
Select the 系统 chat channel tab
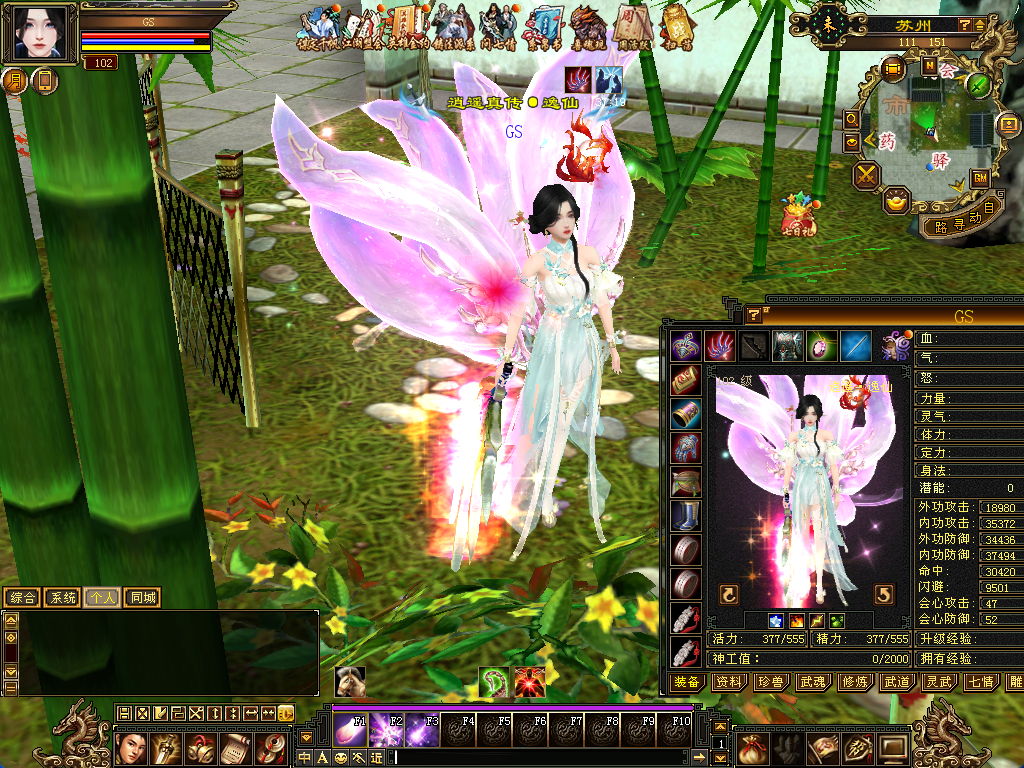[62, 598]
